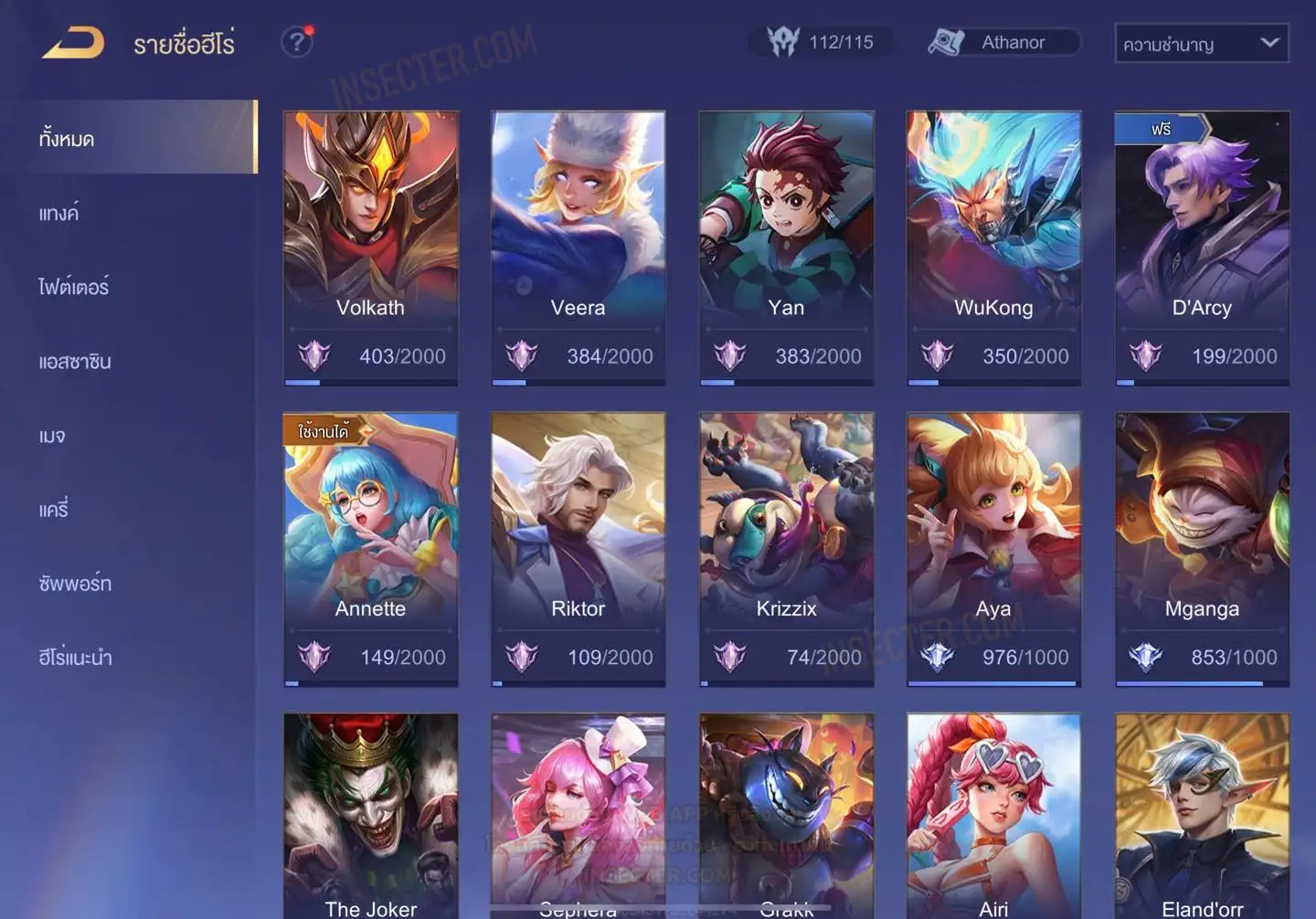Go back using the gold arrow button

pos(73,42)
